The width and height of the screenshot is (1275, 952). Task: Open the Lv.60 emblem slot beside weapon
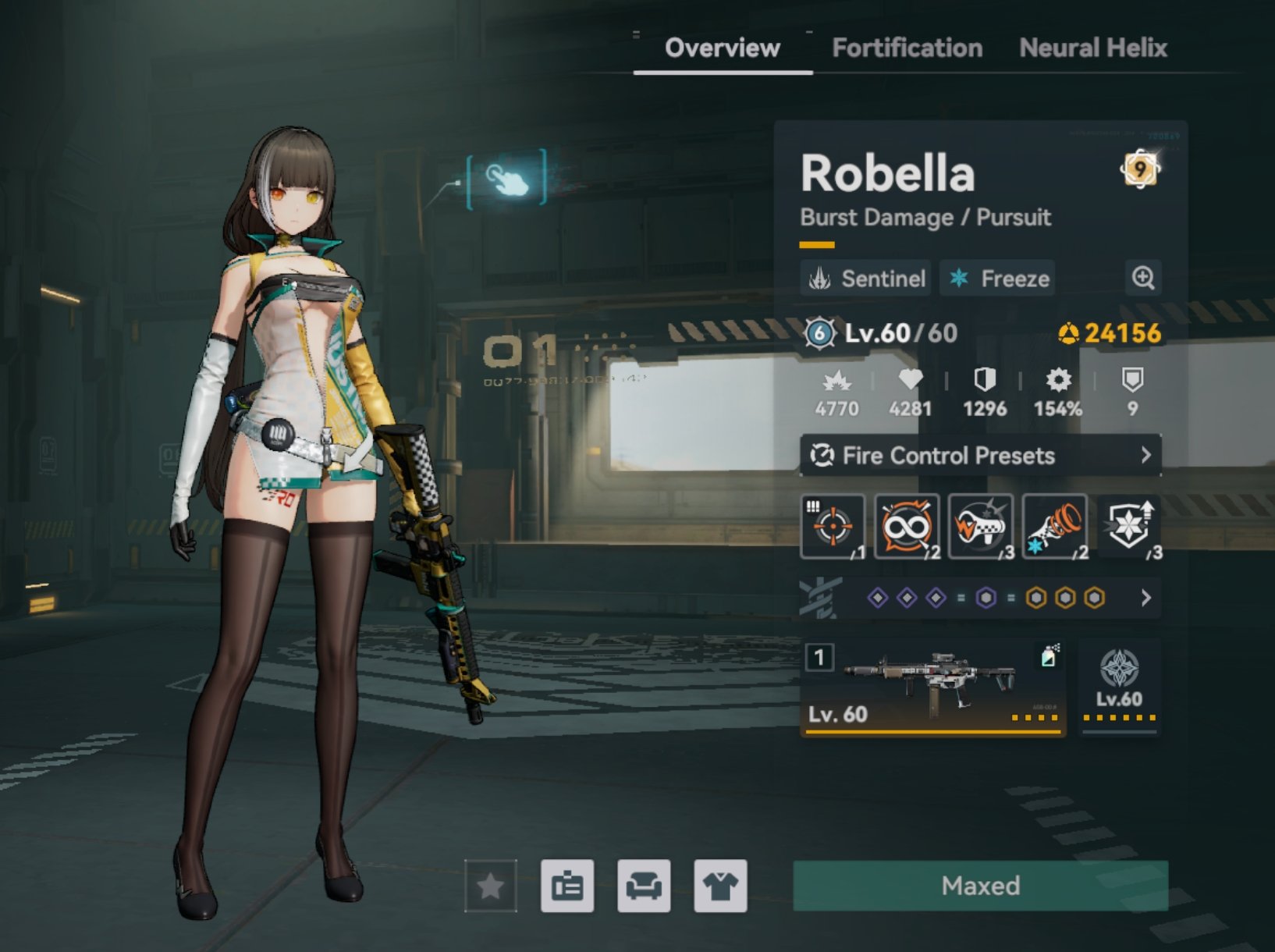1120,687
